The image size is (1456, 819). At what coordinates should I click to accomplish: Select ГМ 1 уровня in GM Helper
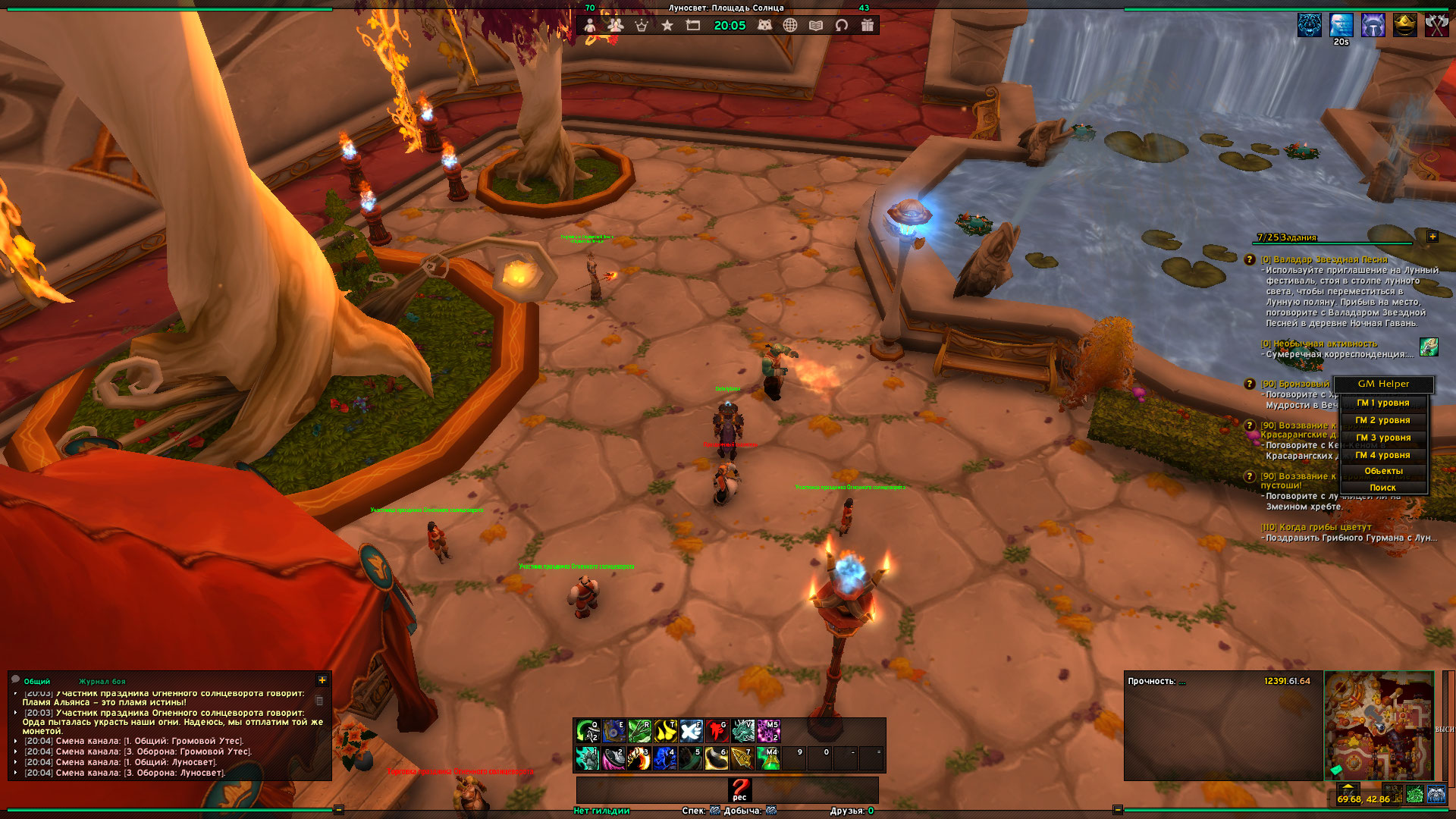pos(1383,403)
